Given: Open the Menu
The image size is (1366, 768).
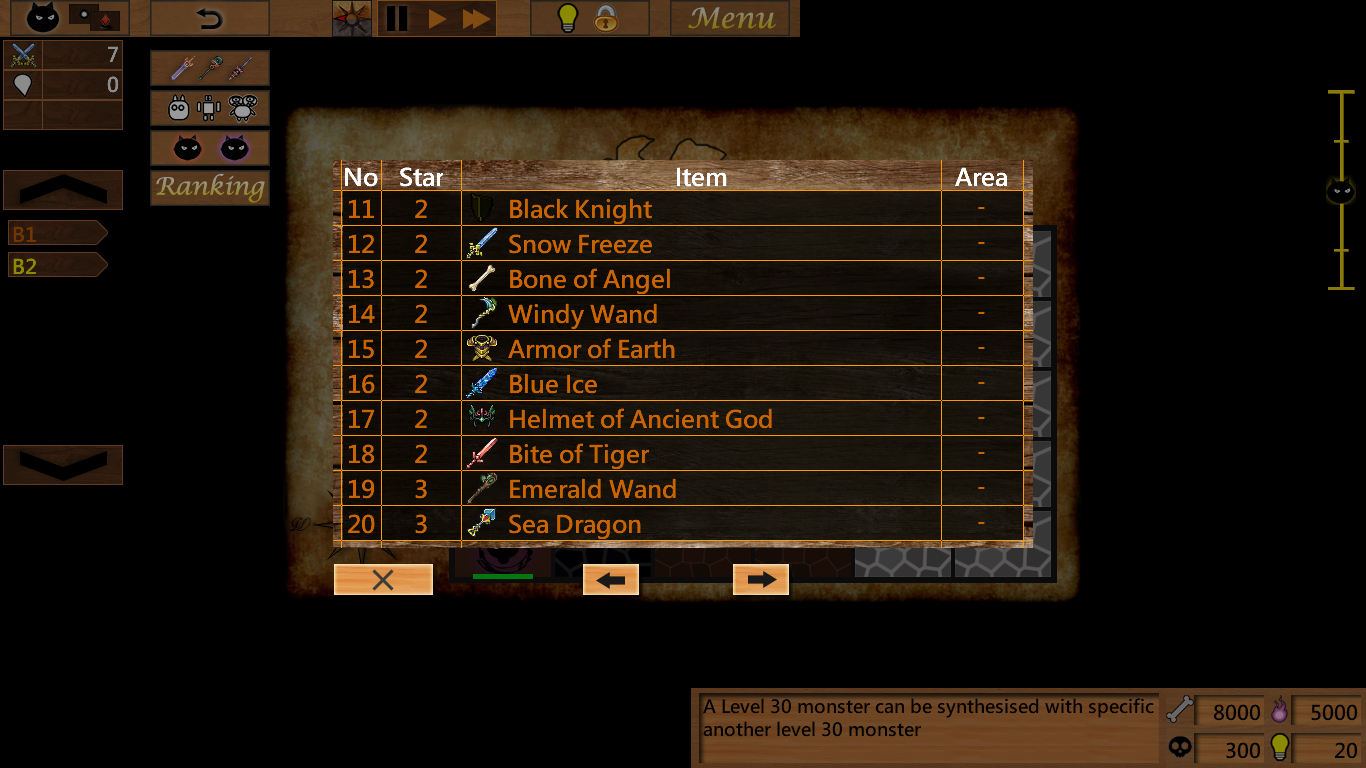Looking at the screenshot, I should 731,17.
